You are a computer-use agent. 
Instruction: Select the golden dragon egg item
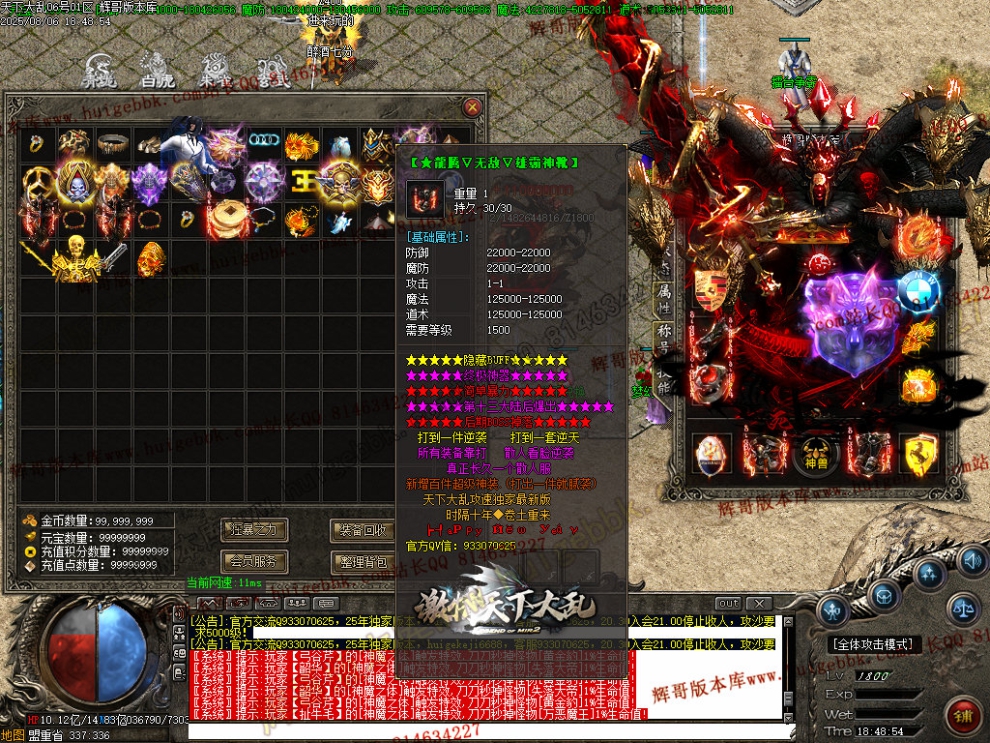click(x=150, y=257)
